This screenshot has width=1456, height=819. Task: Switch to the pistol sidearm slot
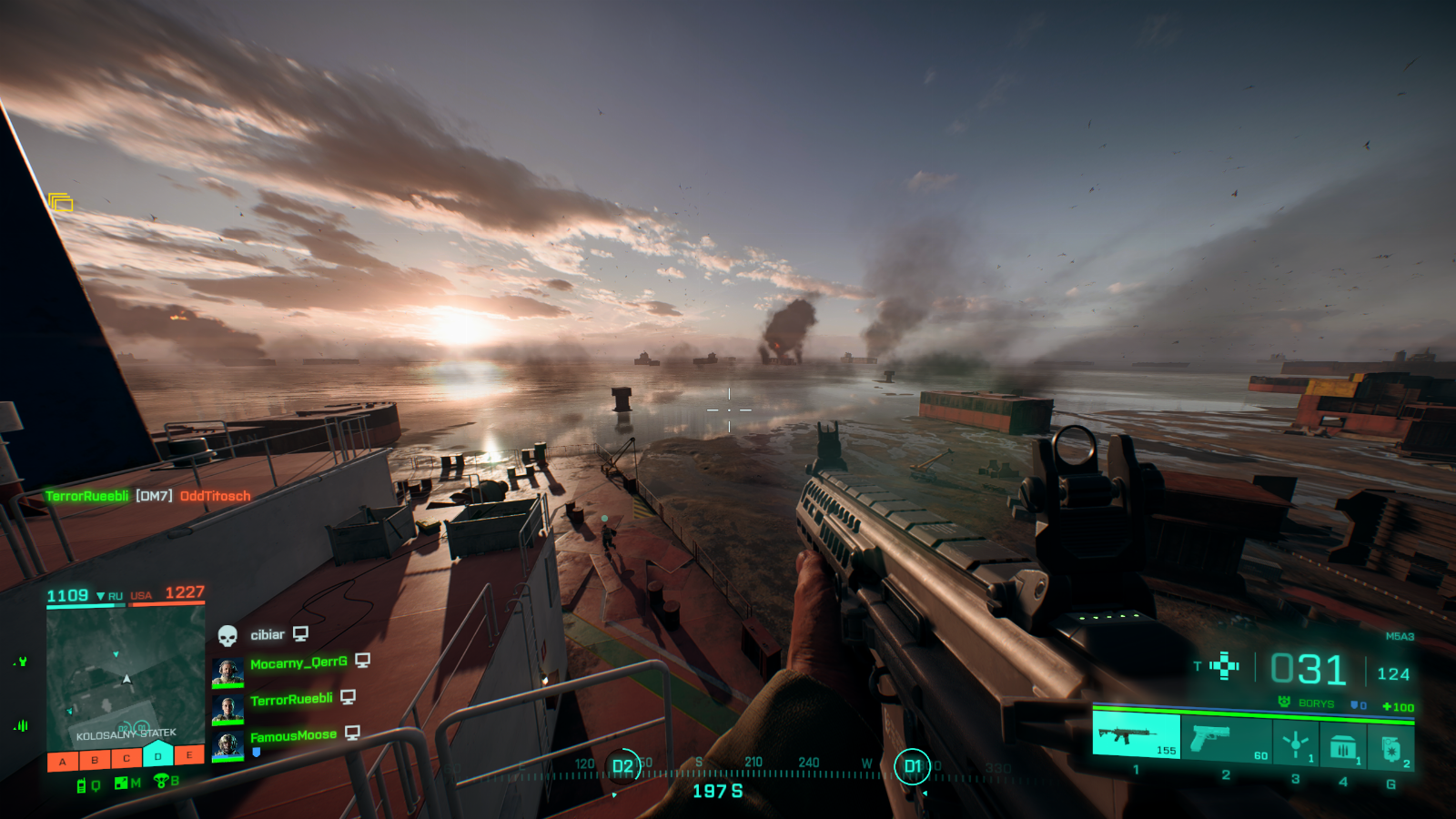point(1225,739)
